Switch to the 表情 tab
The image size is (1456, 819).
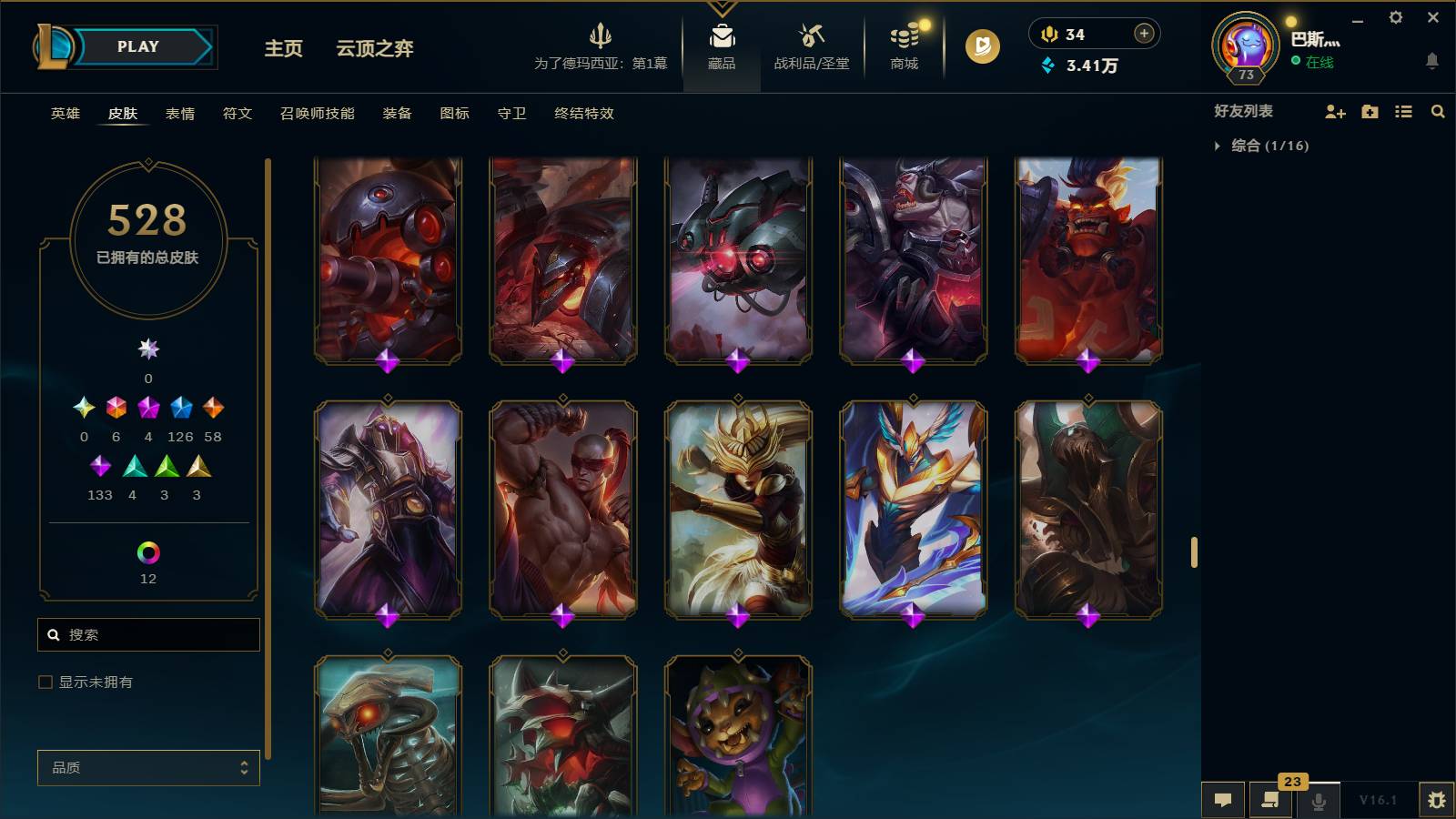click(x=178, y=114)
